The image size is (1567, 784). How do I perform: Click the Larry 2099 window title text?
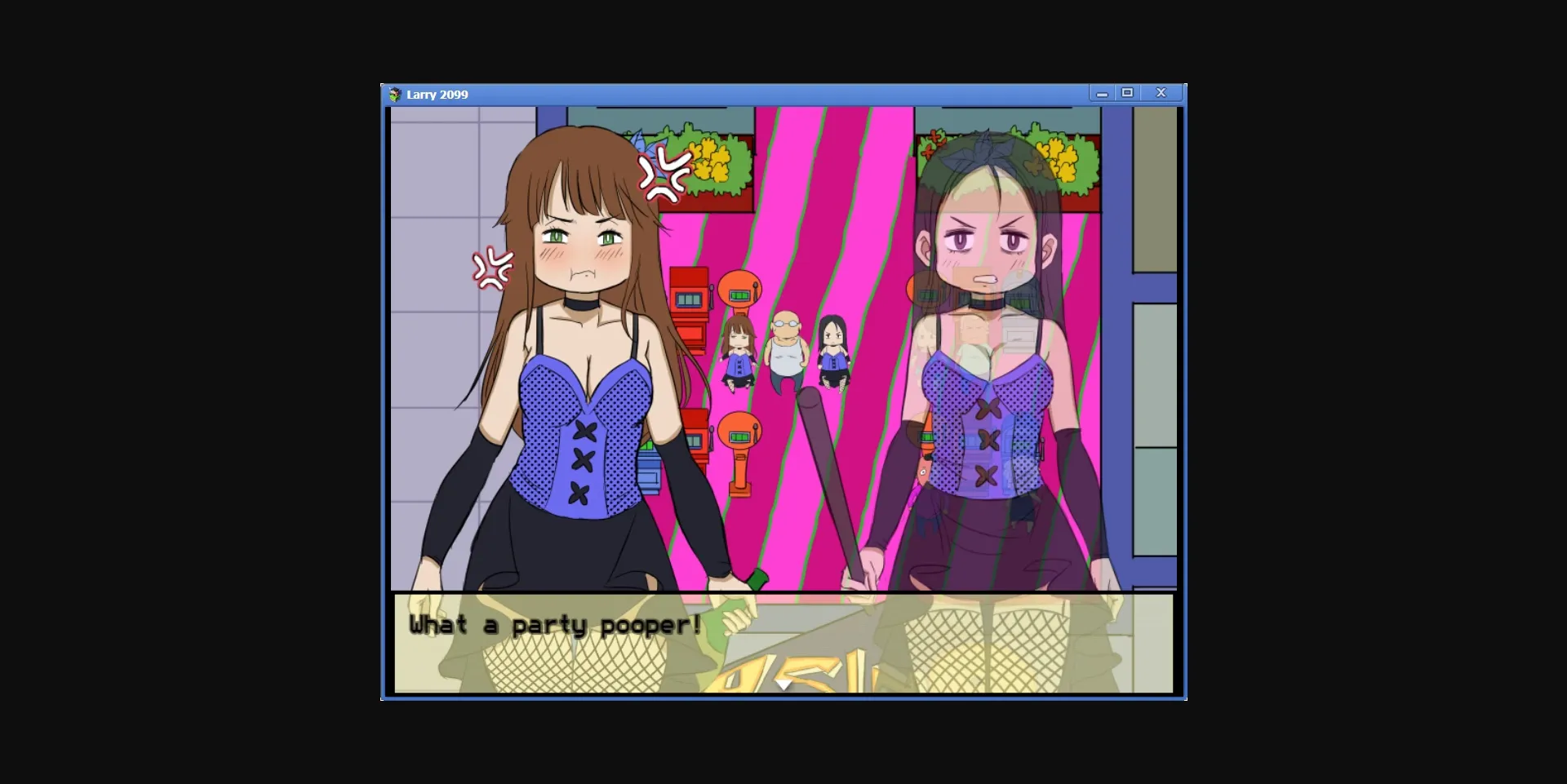(x=437, y=94)
